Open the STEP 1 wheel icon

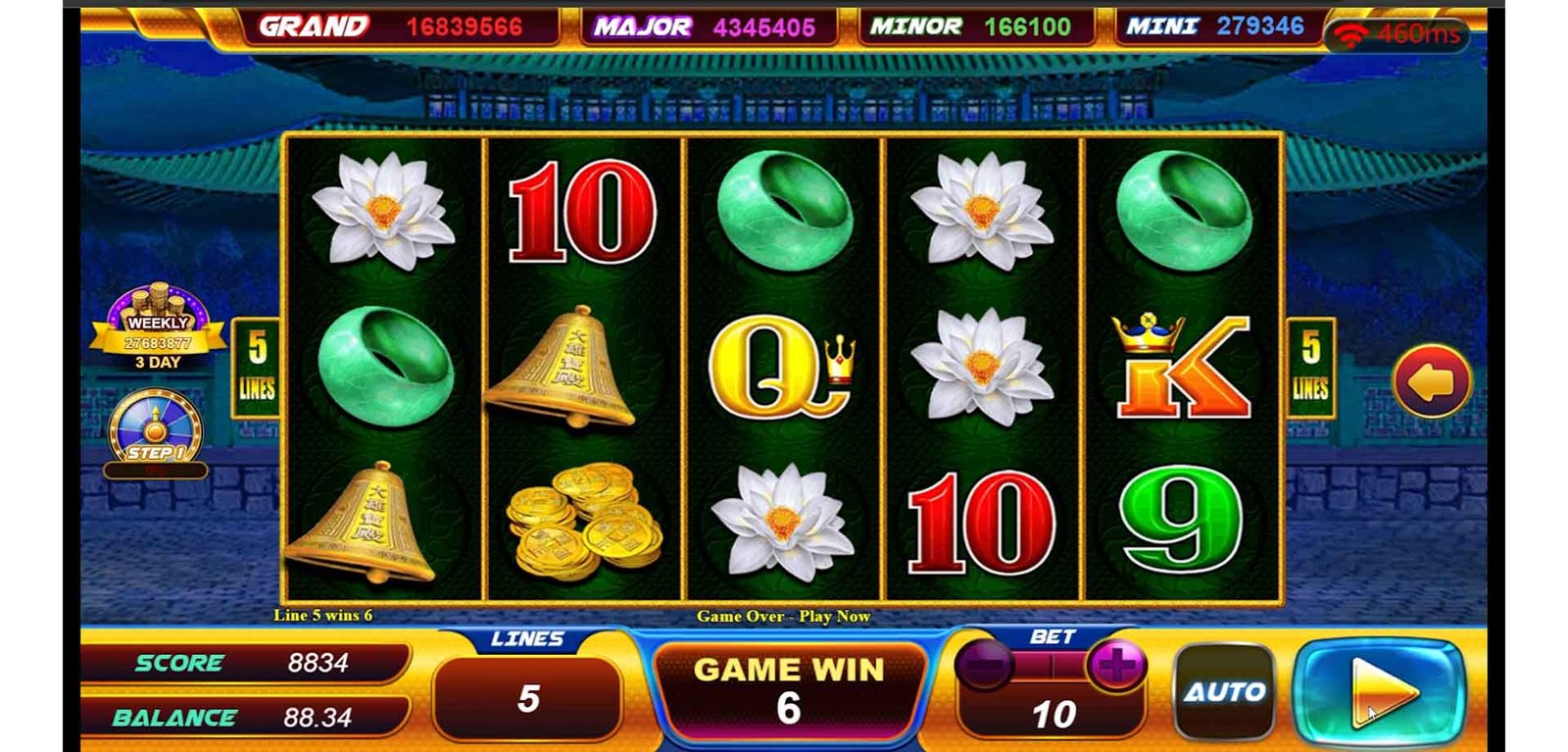[156, 428]
